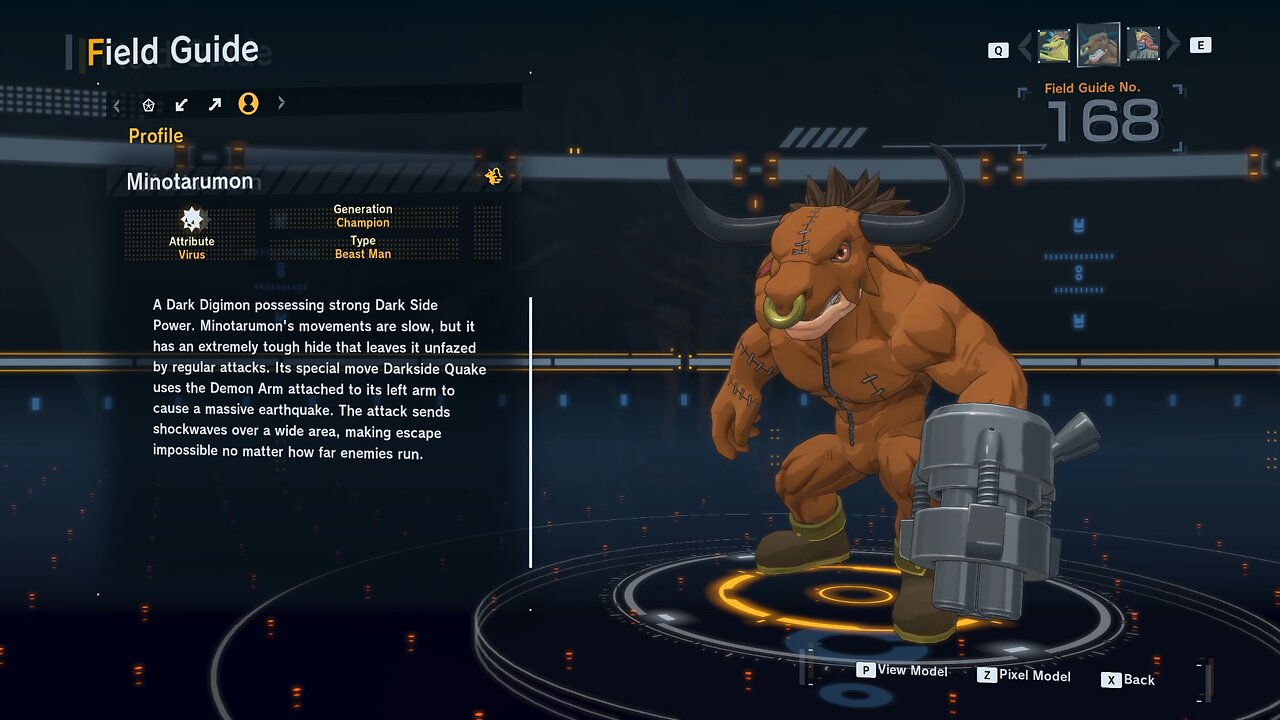The image size is (1280, 720).
Task: Open the up-right arrow tab
Action: (x=215, y=104)
